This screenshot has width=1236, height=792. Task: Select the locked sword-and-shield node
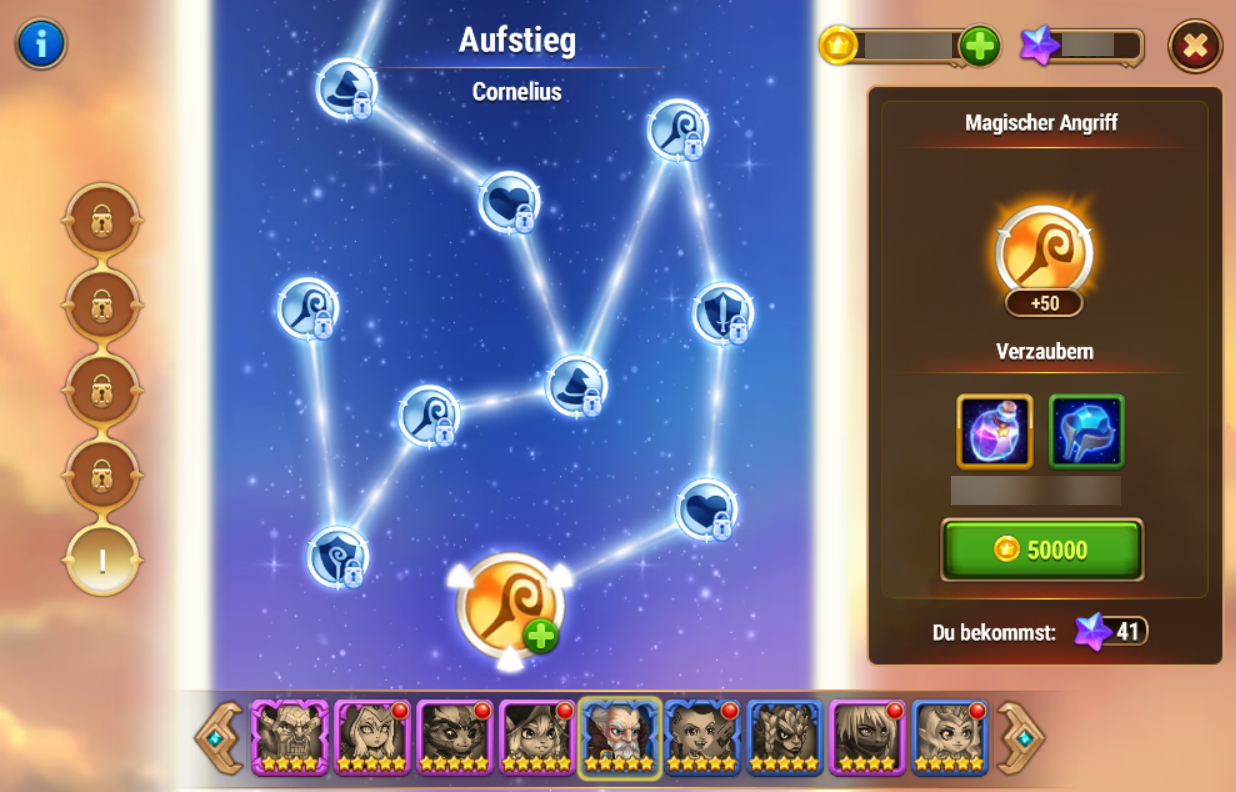coord(722,313)
